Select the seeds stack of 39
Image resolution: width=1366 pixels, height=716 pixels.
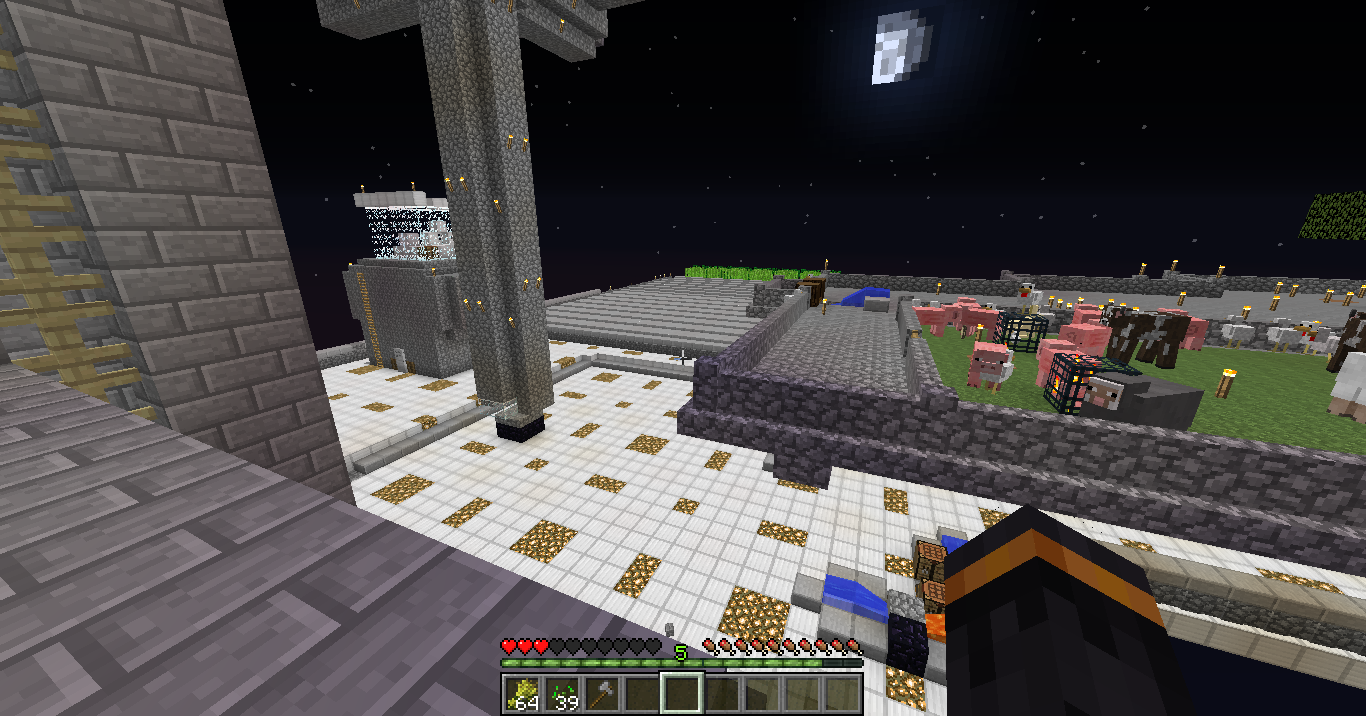pyautogui.click(x=562, y=693)
